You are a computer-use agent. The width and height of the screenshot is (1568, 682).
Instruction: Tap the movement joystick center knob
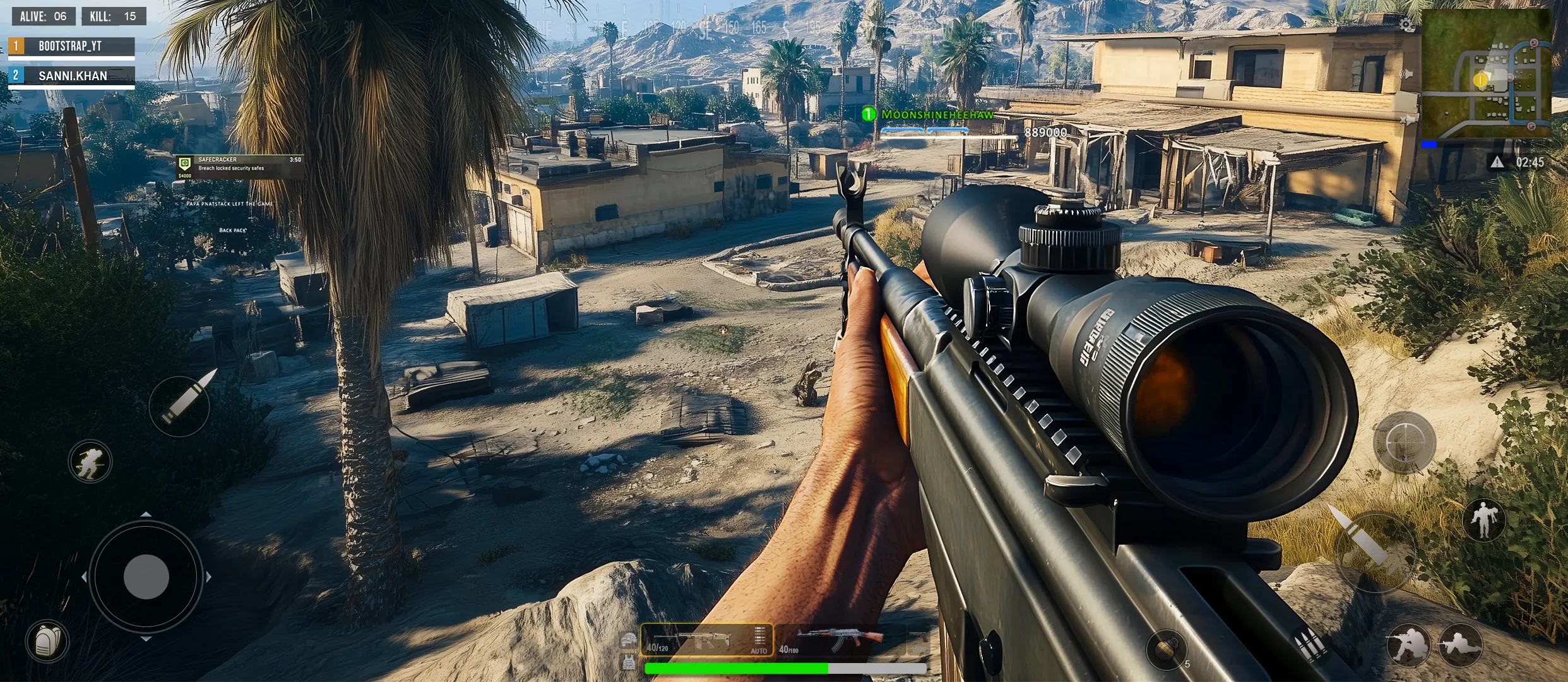pos(146,577)
